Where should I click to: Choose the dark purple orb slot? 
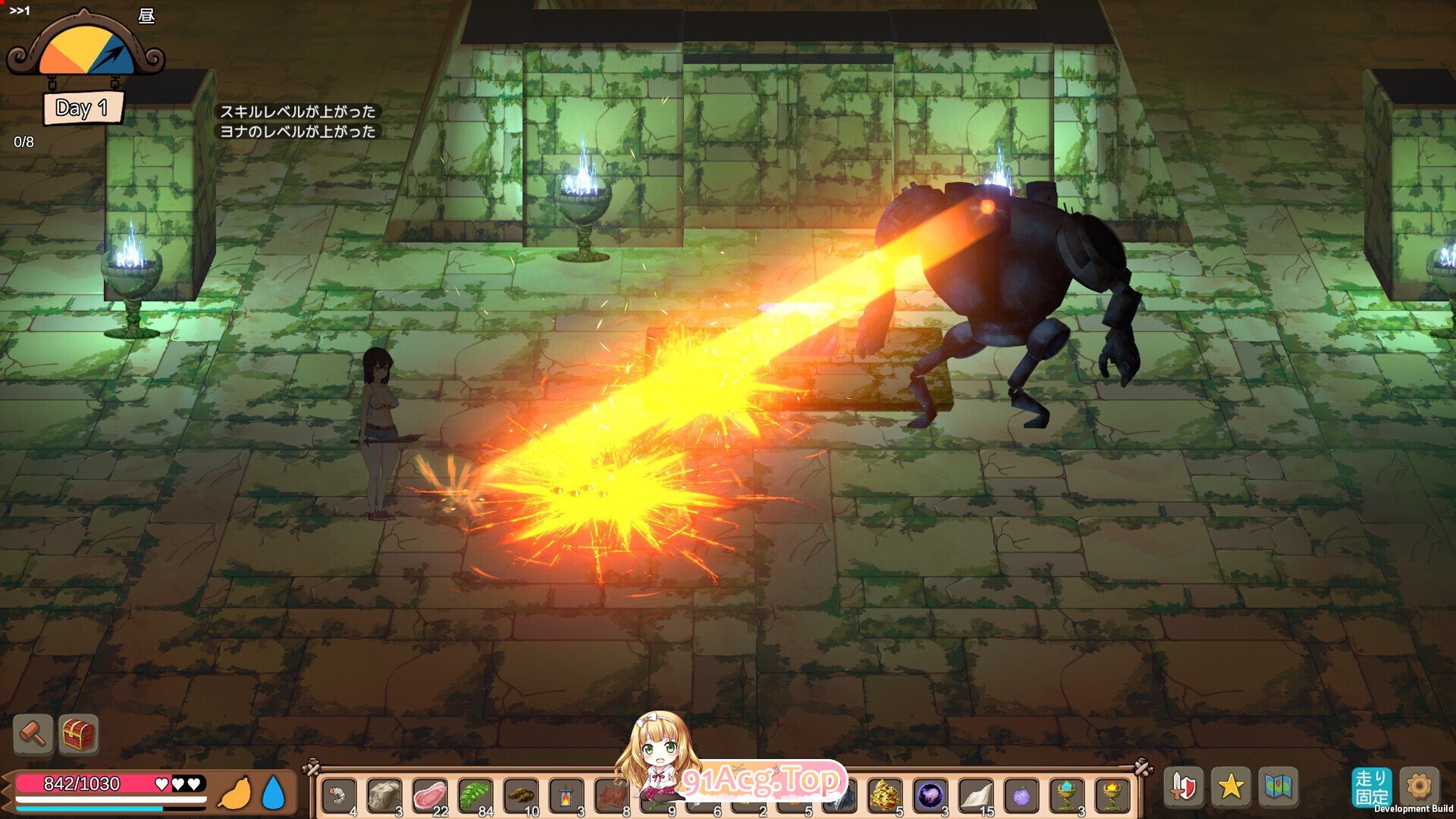tap(930, 796)
